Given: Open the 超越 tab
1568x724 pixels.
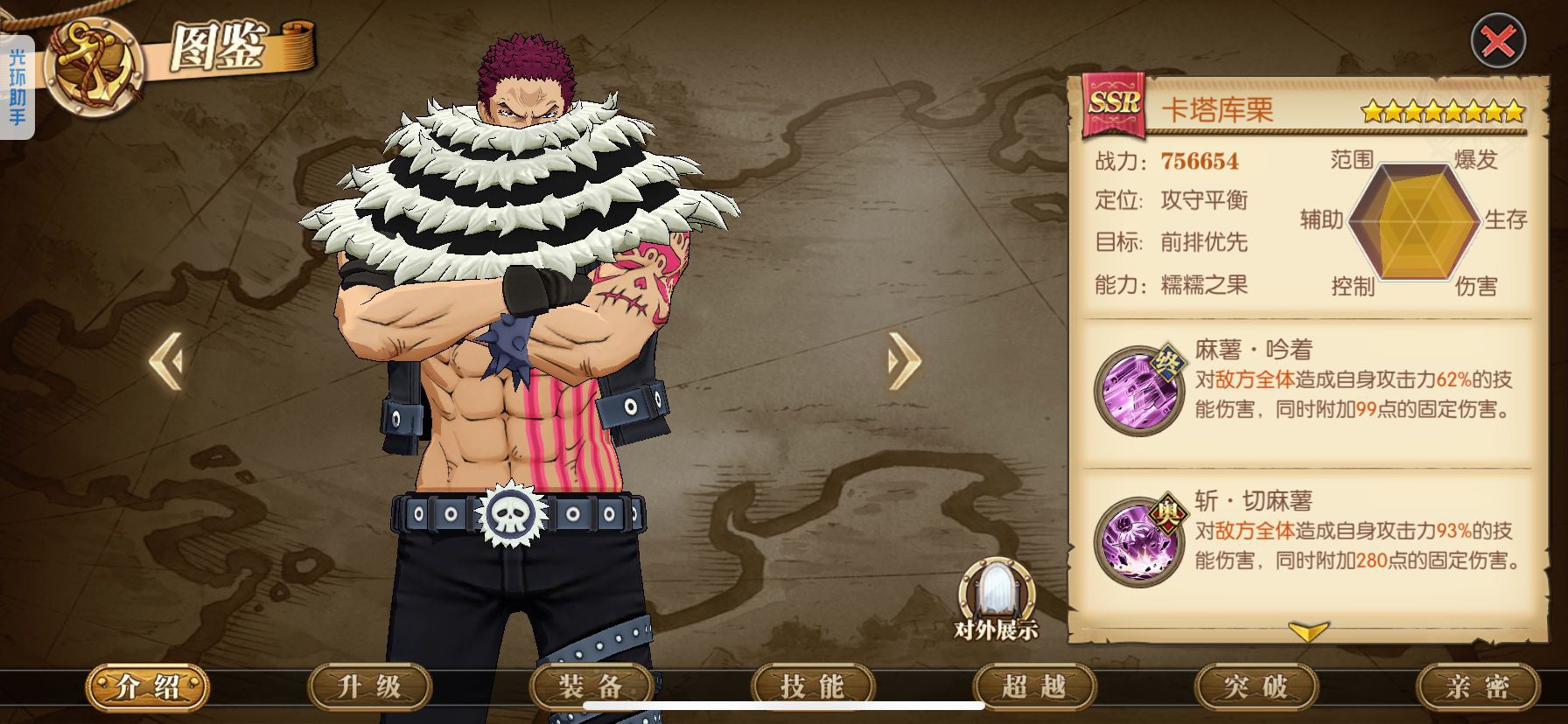Looking at the screenshot, I should click(x=1034, y=687).
